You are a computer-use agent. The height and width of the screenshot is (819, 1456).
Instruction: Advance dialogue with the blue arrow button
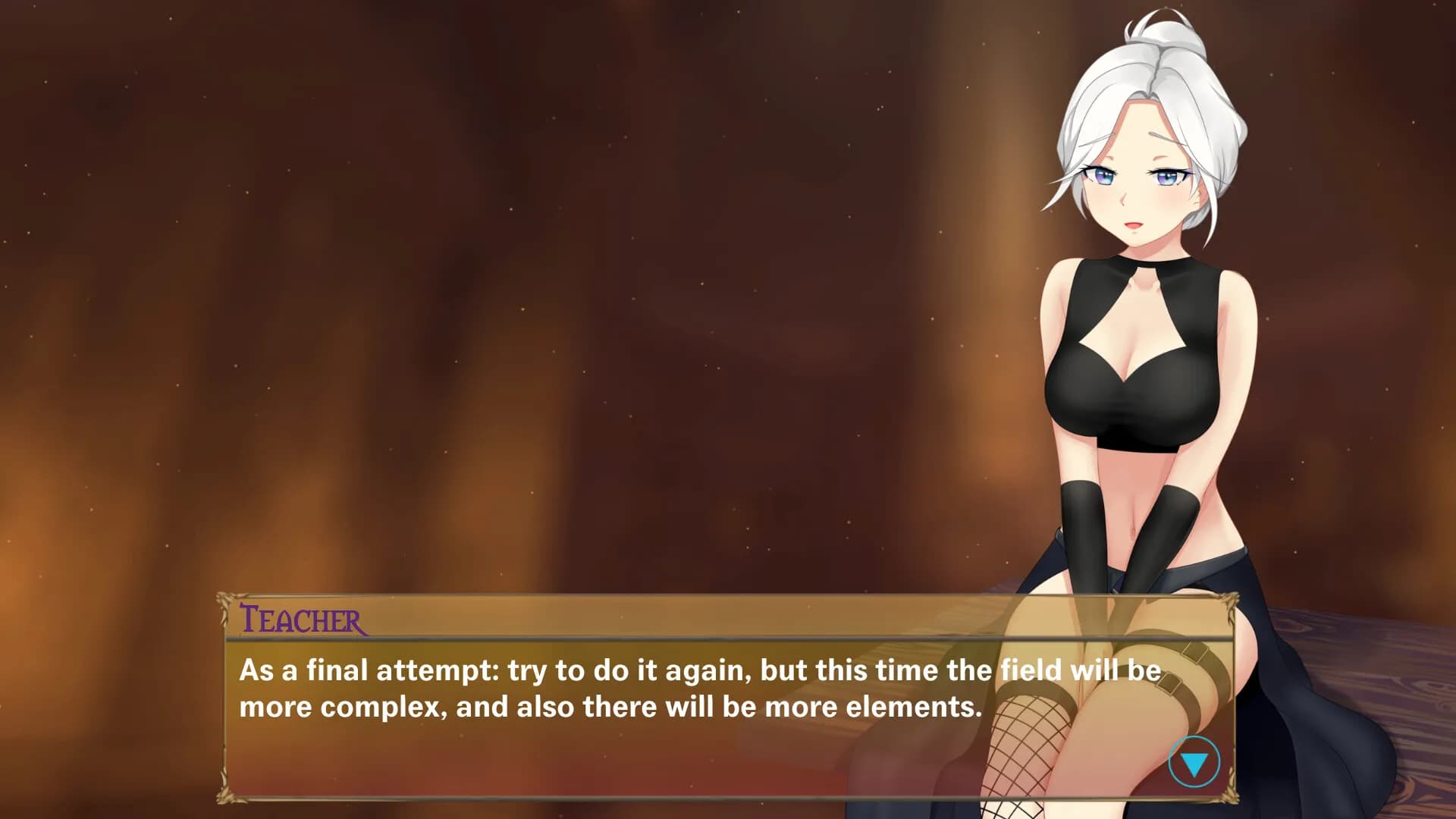1194,762
